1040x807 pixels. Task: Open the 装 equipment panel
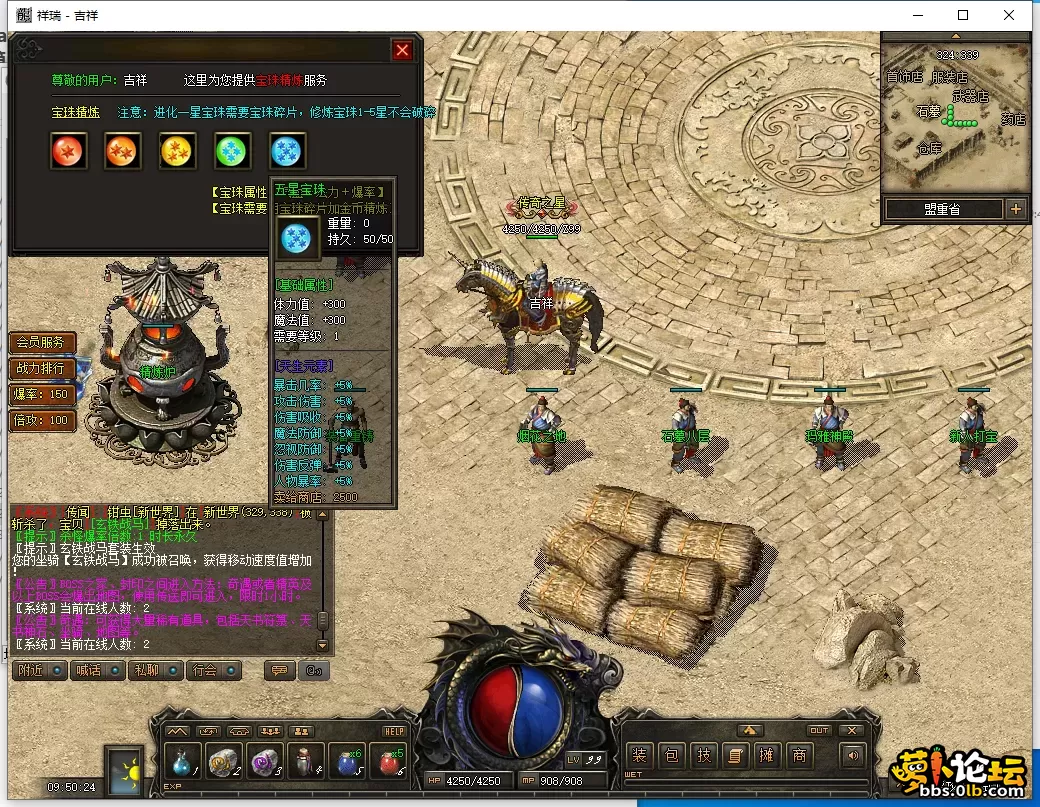(x=639, y=756)
